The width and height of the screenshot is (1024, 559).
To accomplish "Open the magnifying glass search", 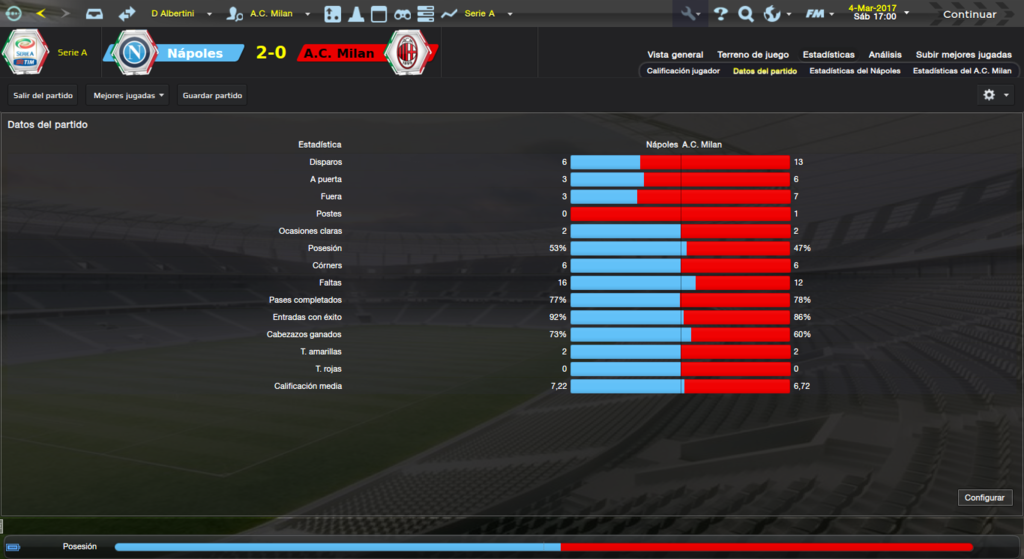I will pos(745,14).
